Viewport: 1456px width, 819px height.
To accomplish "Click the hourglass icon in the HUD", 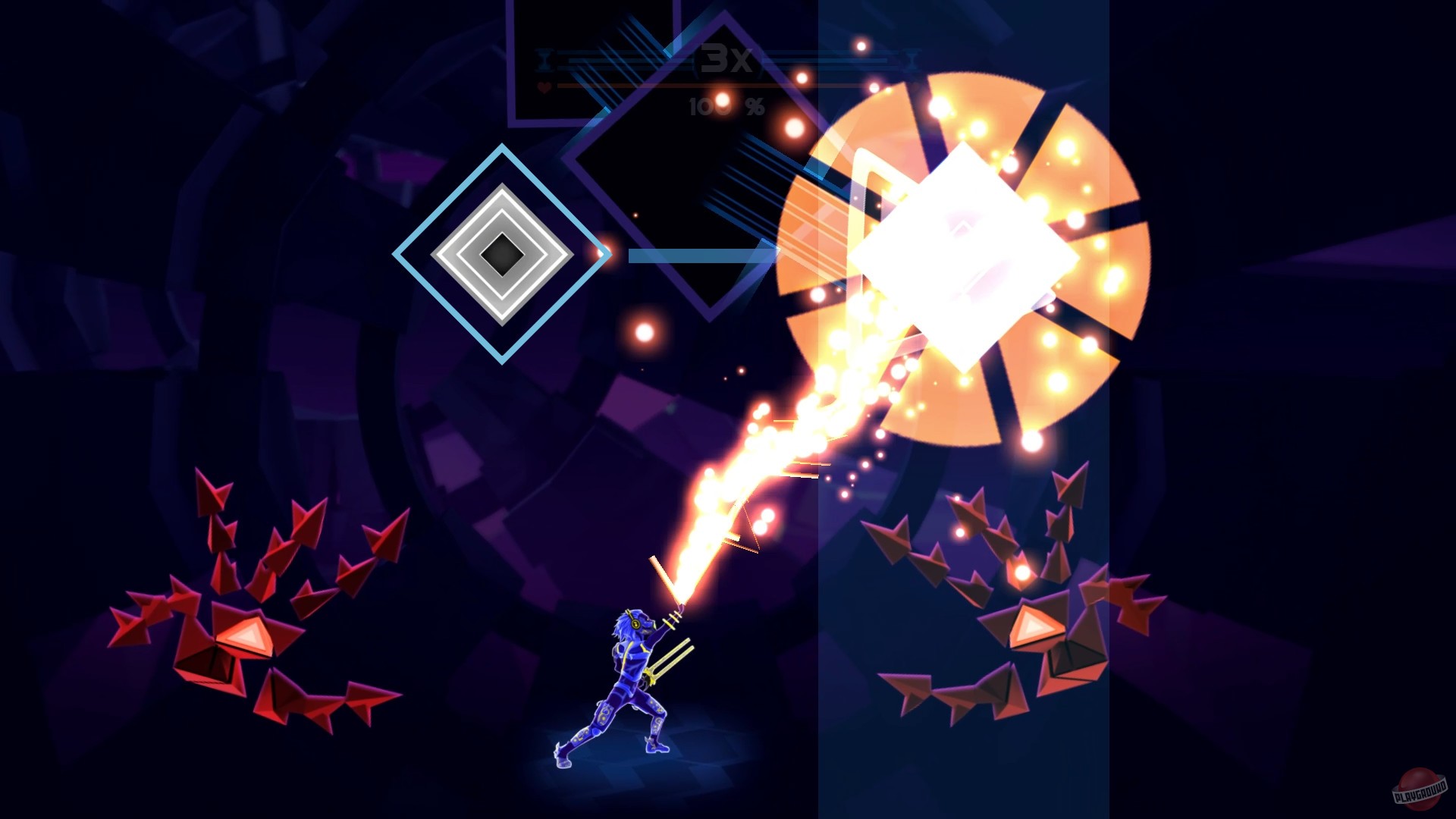I will click(x=542, y=59).
